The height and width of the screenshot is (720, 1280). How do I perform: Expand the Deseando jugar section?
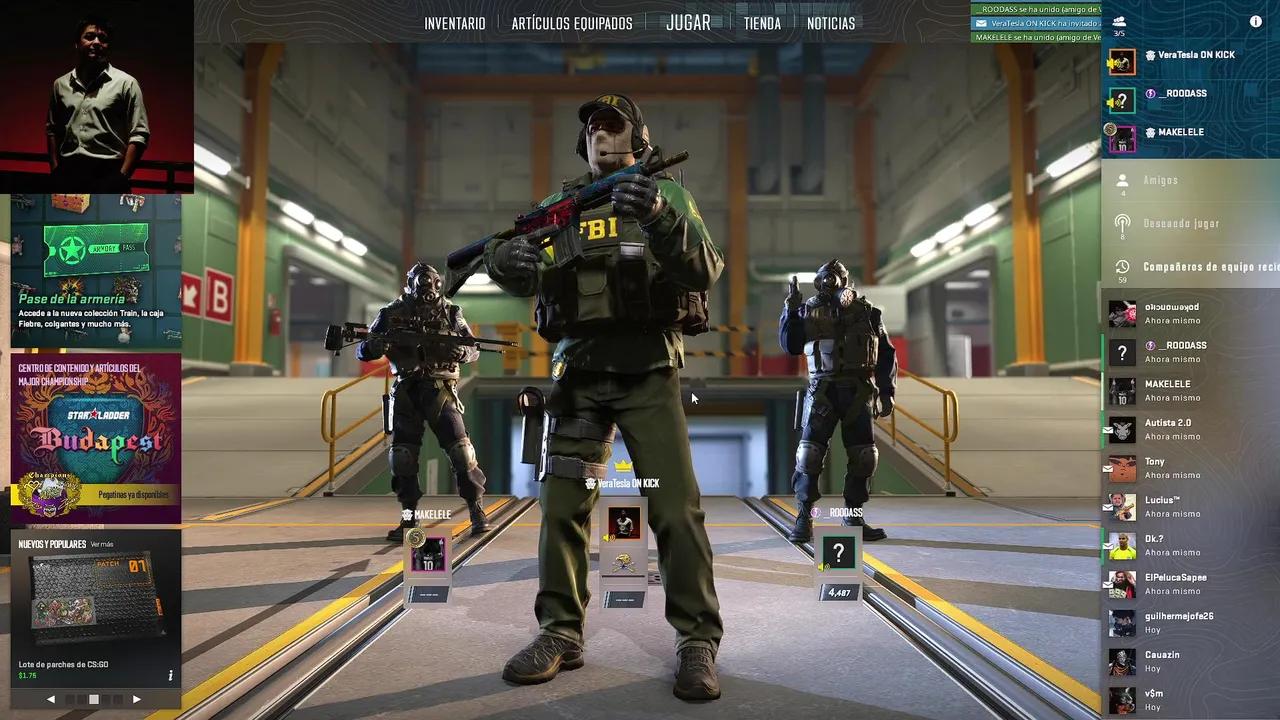(1181, 223)
